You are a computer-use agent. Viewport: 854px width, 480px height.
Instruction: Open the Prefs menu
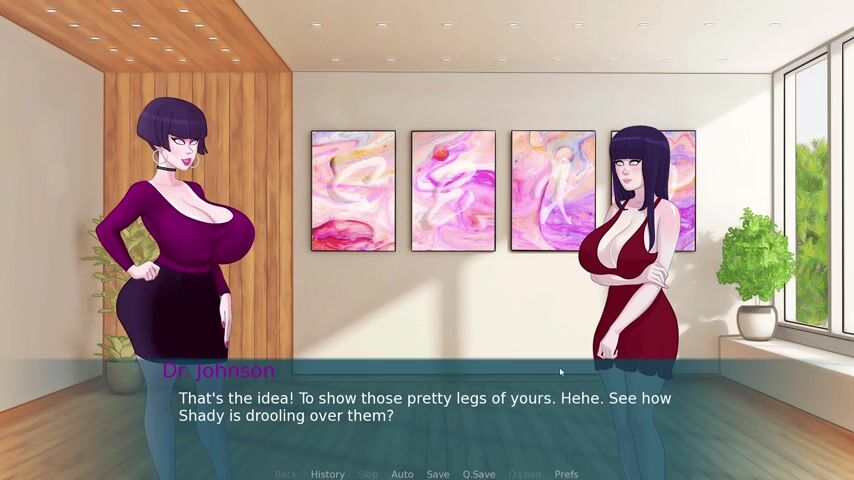567,474
